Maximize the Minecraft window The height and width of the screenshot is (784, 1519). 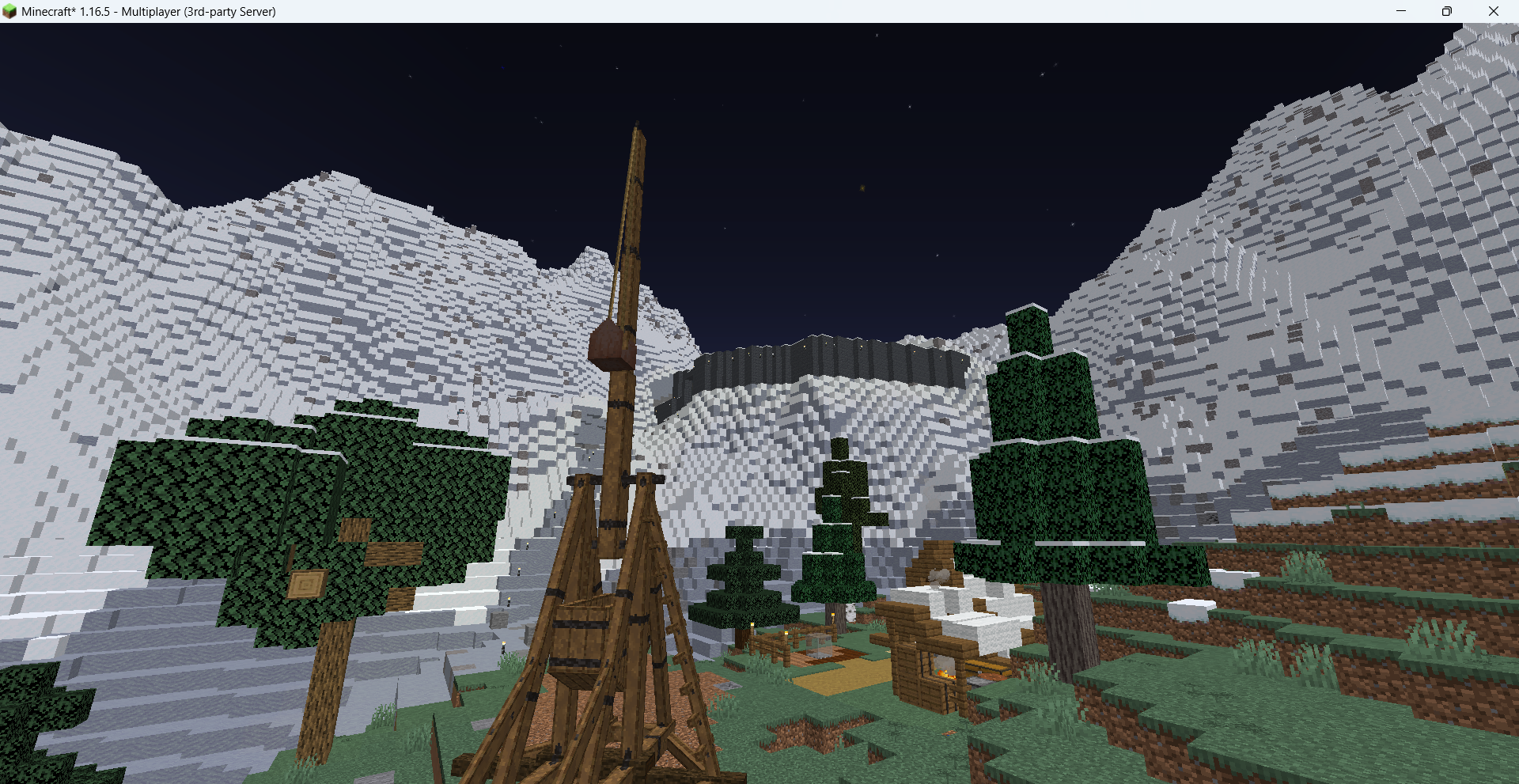coord(1446,11)
